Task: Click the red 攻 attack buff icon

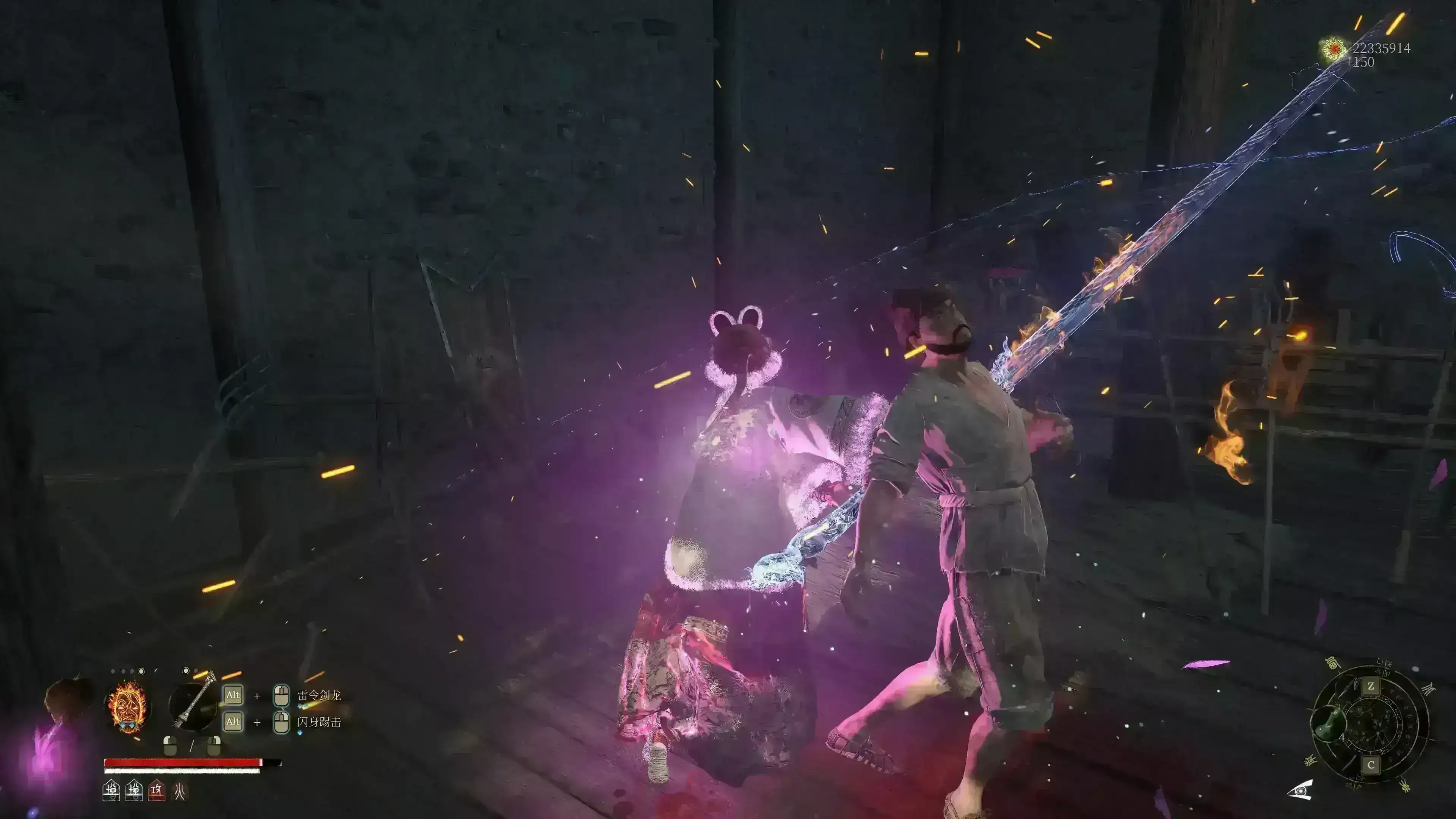Action: tap(157, 790)
